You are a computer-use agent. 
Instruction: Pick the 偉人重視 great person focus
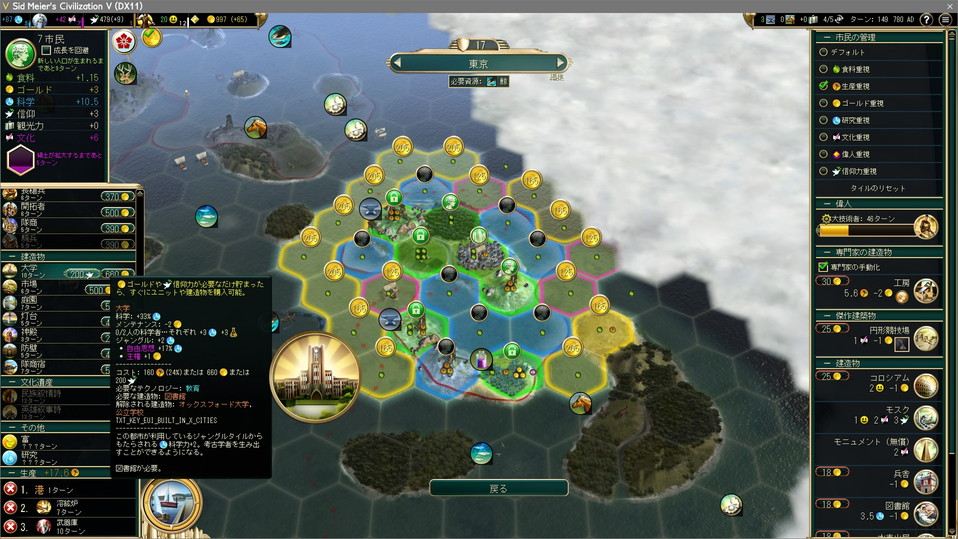coord(824,154)
